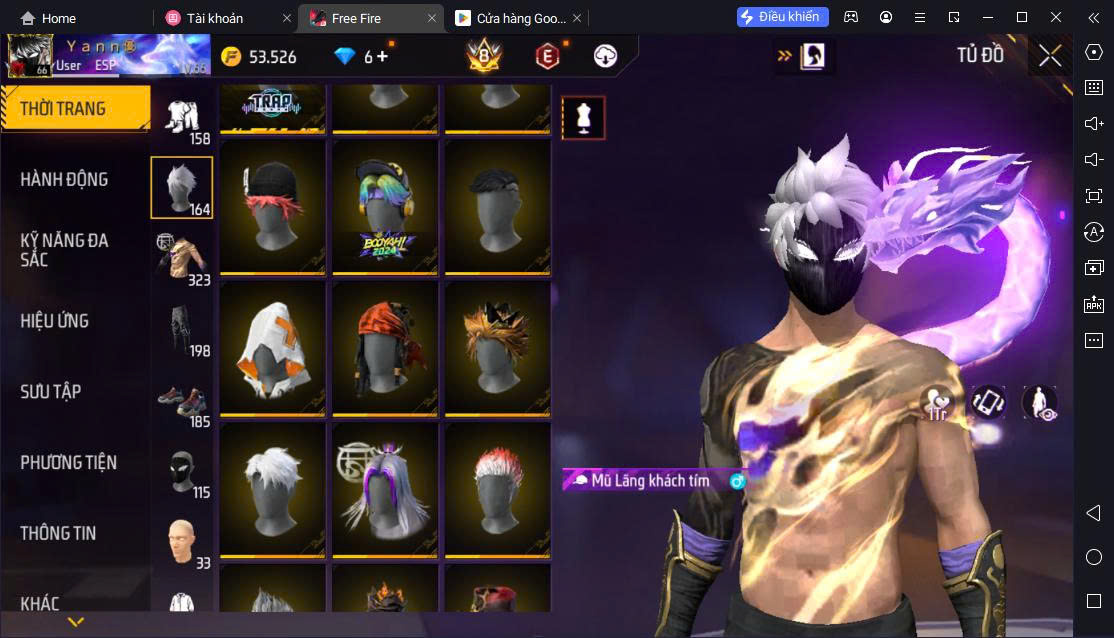1114x638 pixels.
Task: Select the Hiệu Ứng category
Action: click(55, 321)
